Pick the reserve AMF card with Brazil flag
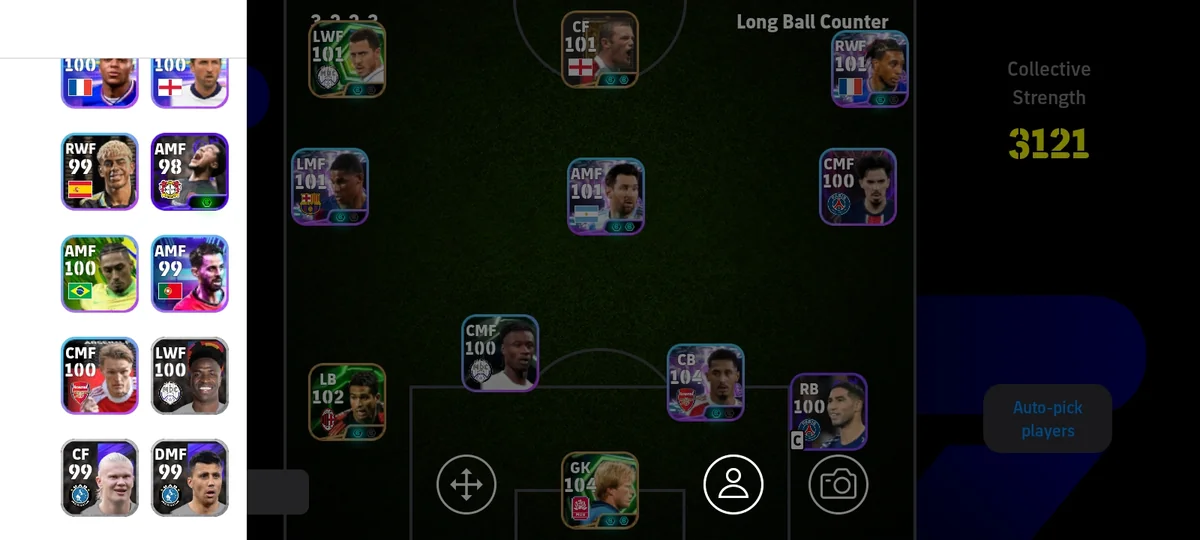This screenshot has height=540, width=1200. pyautogui.click(x=99, y=274)
